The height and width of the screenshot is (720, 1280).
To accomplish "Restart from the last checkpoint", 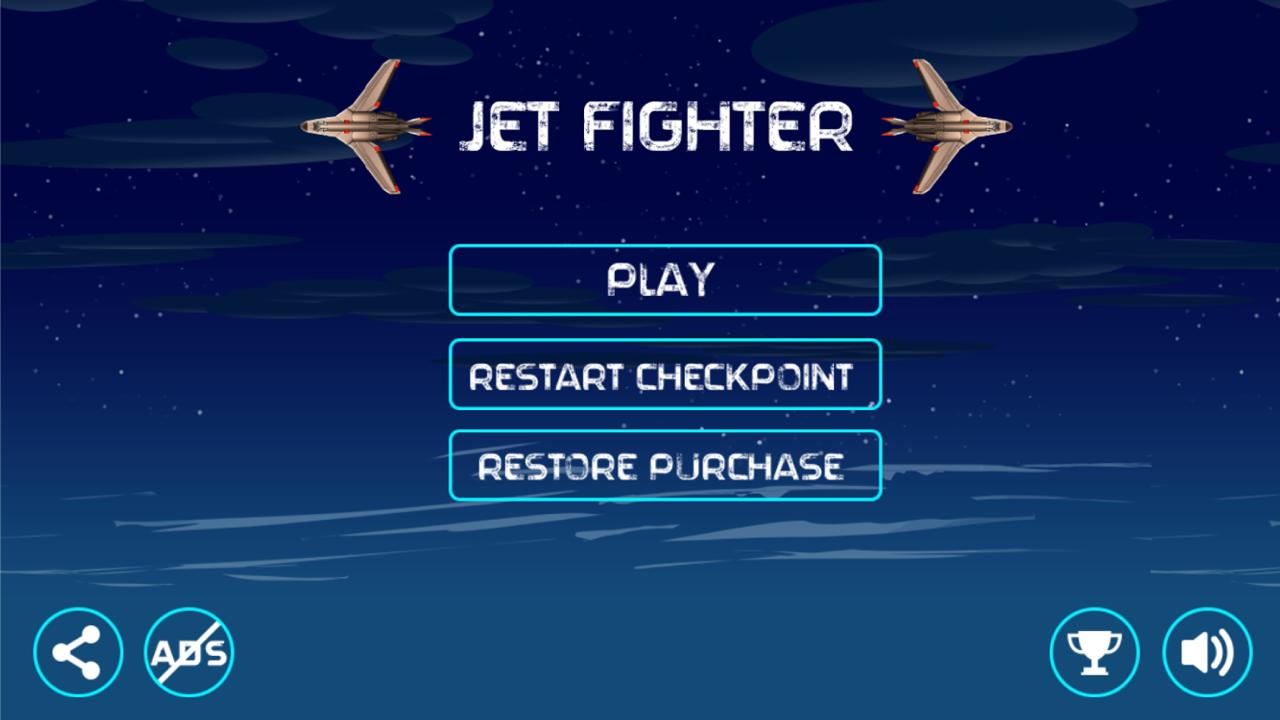I will click(665, 374).
